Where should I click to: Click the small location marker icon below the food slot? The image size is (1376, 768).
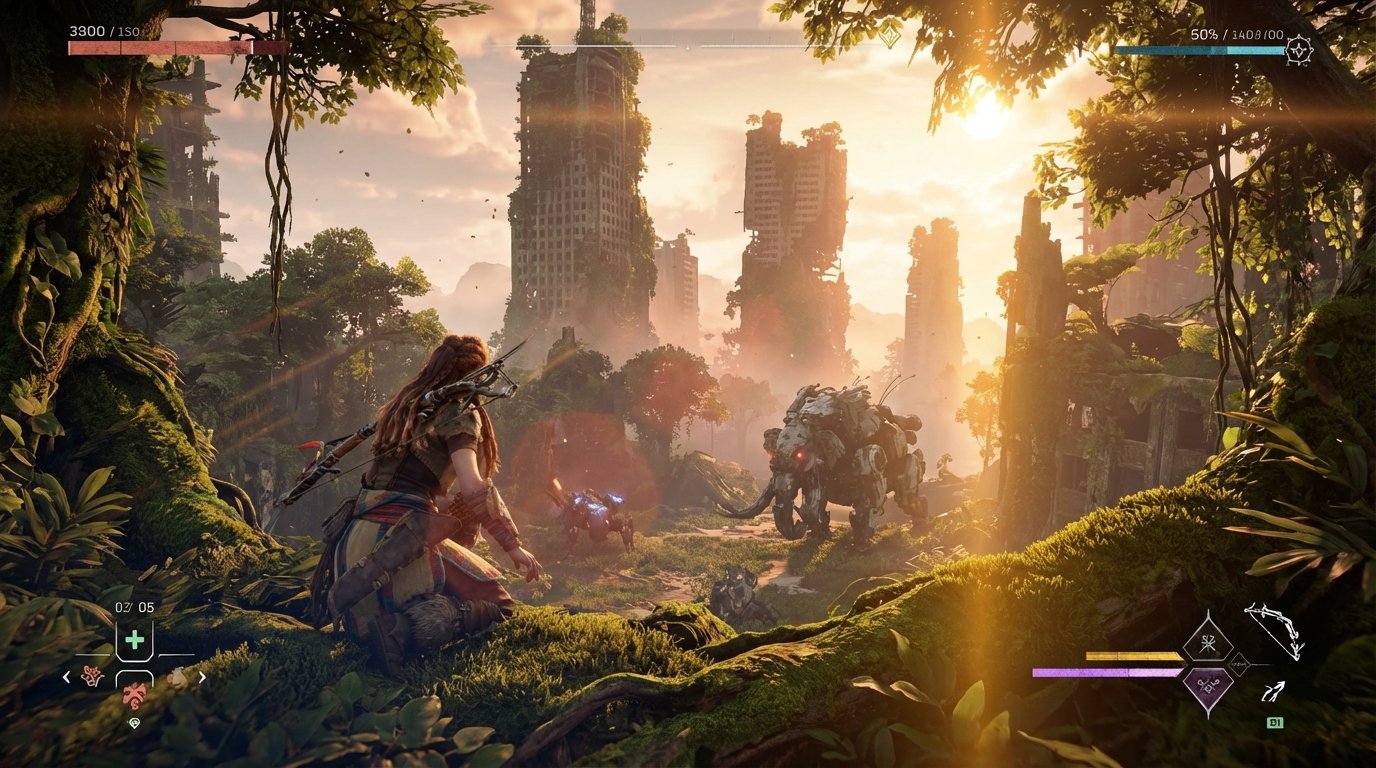point(135,722)
